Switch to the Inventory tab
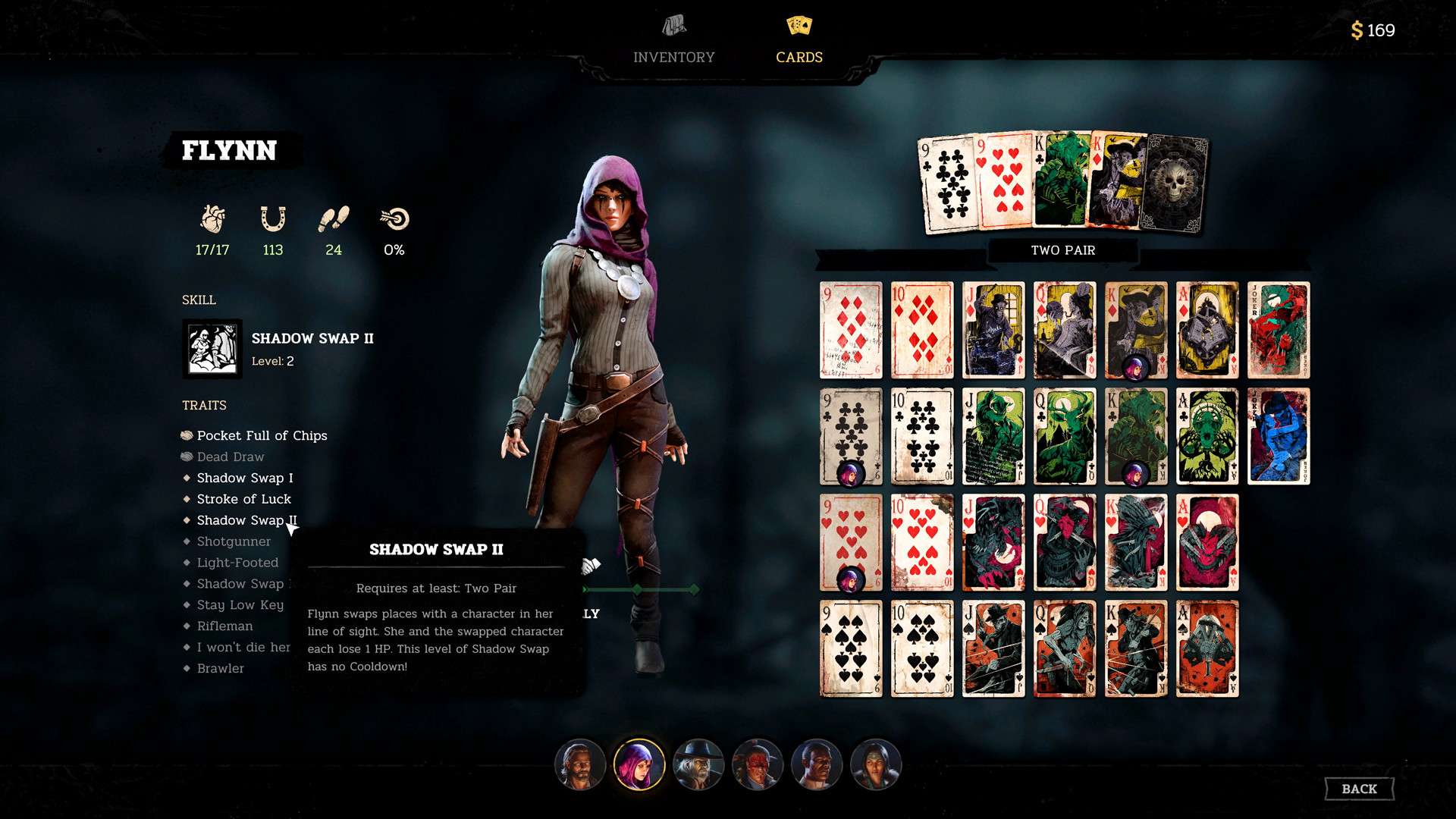Viewport: 1456px width, 819px height. point(673,41)
